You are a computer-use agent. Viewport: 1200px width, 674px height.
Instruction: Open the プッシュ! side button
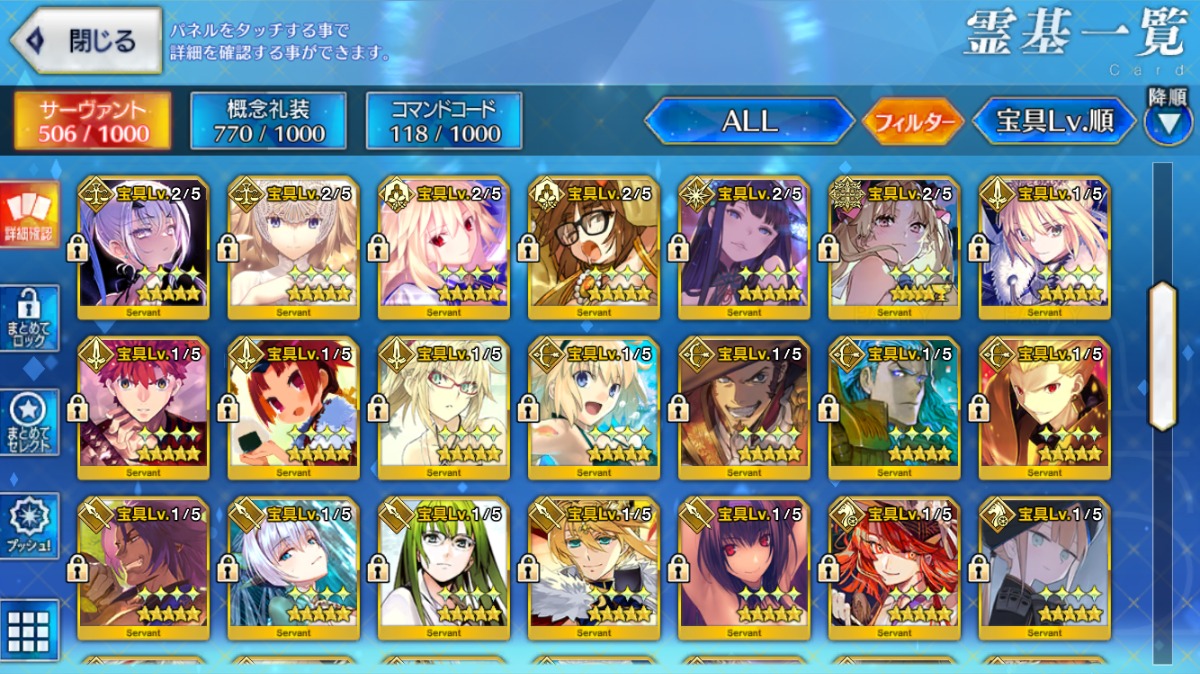click(x=29, y=526)
